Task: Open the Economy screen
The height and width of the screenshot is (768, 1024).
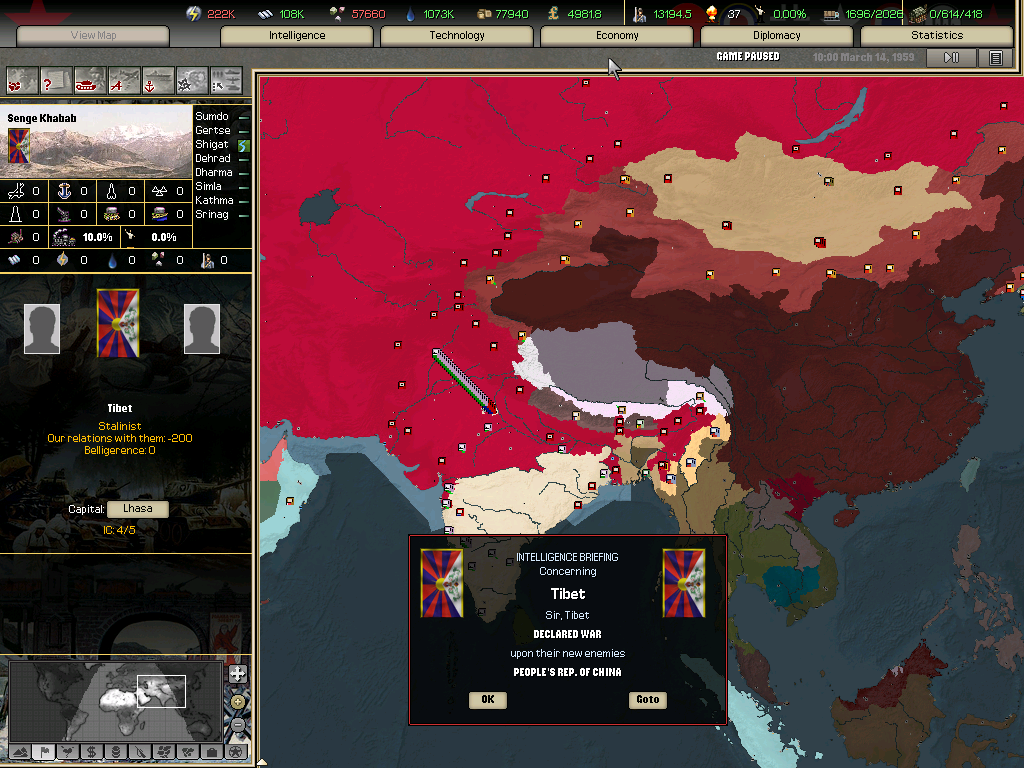Action: click(617, 36)
